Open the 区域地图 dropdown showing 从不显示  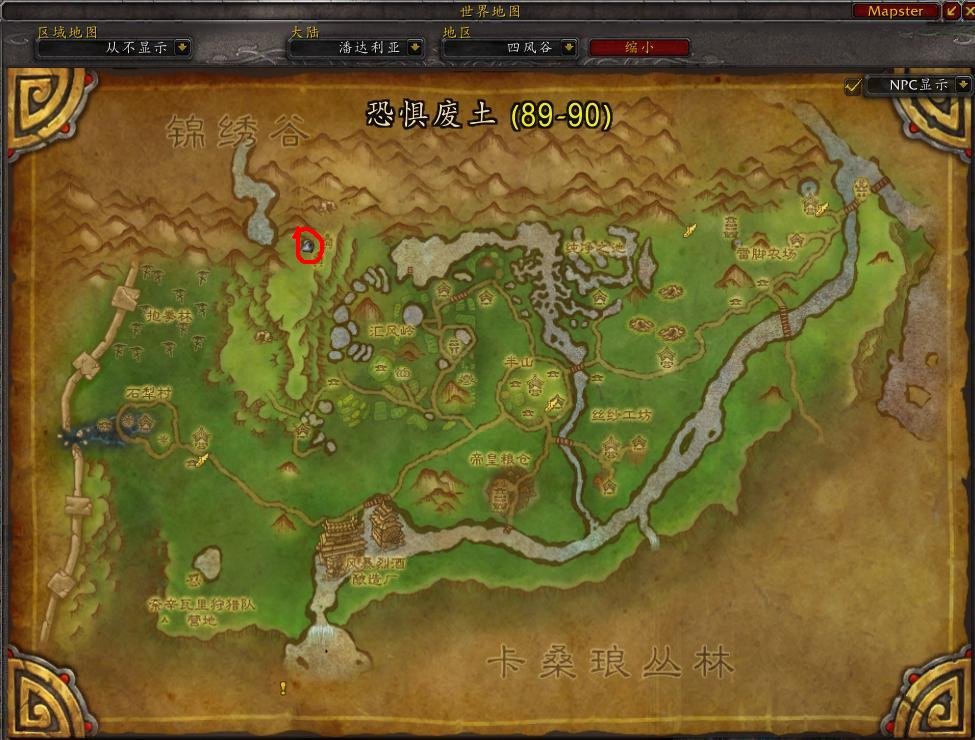(183, 47)
